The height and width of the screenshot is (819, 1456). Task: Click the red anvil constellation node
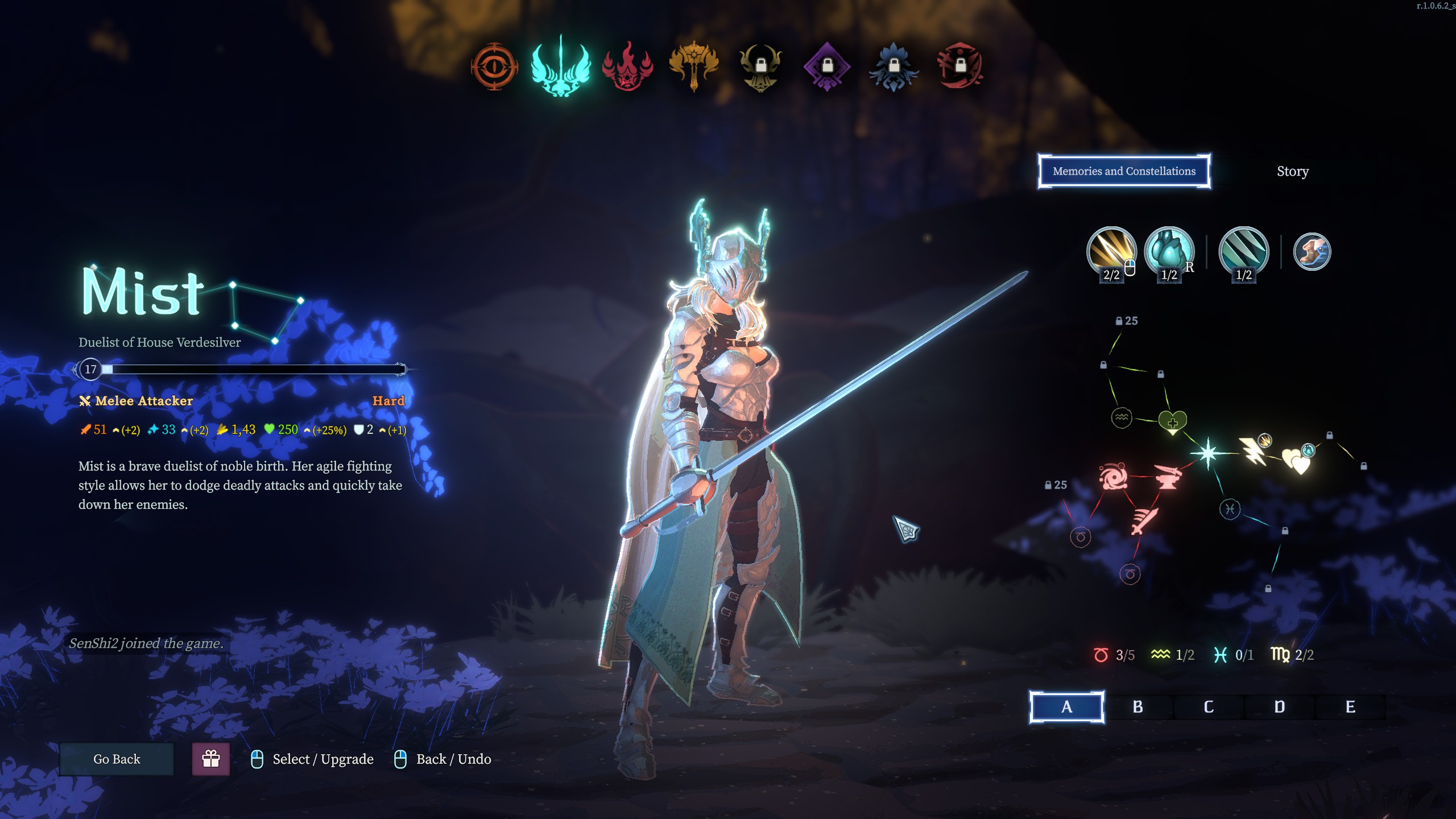[x=1167, y=477]
